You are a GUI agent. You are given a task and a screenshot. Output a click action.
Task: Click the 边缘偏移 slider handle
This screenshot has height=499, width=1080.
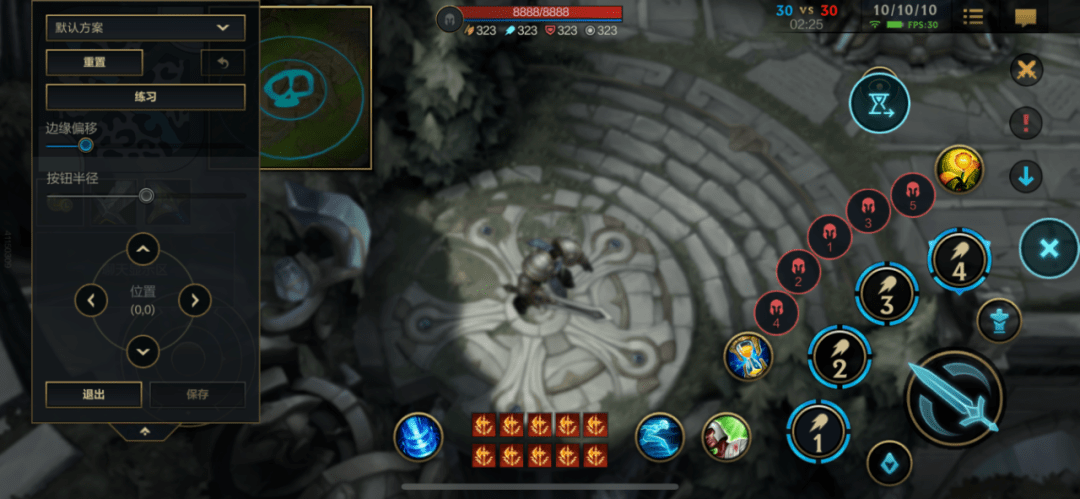tap(86, 145)
